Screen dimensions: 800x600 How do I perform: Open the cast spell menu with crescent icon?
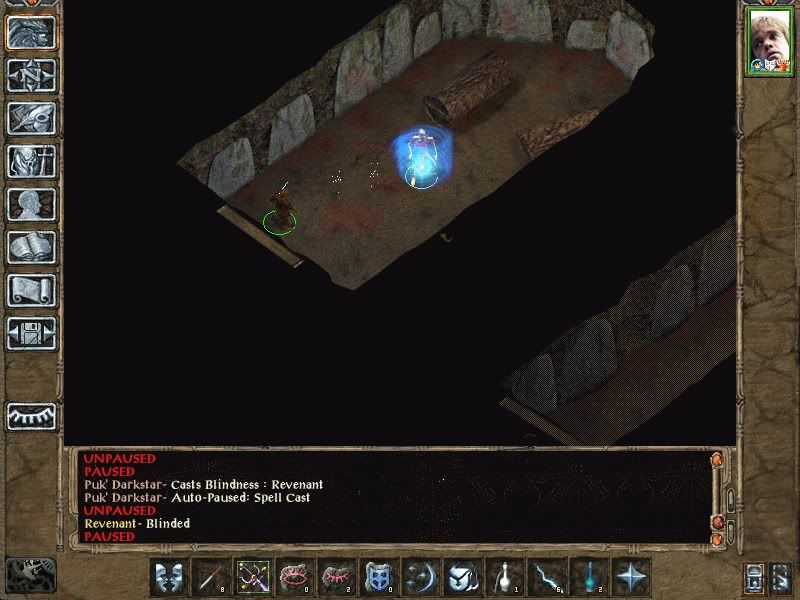[x=421, y=577]
